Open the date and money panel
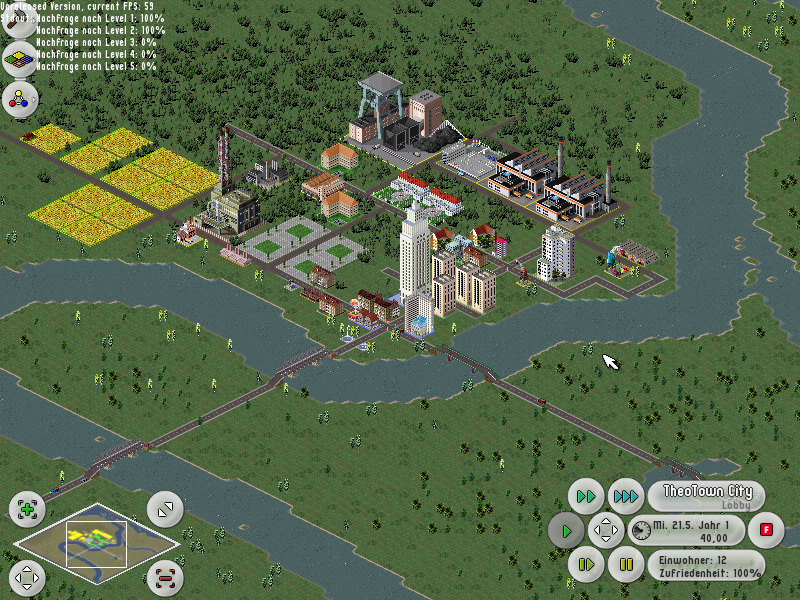 pos(690,531)
